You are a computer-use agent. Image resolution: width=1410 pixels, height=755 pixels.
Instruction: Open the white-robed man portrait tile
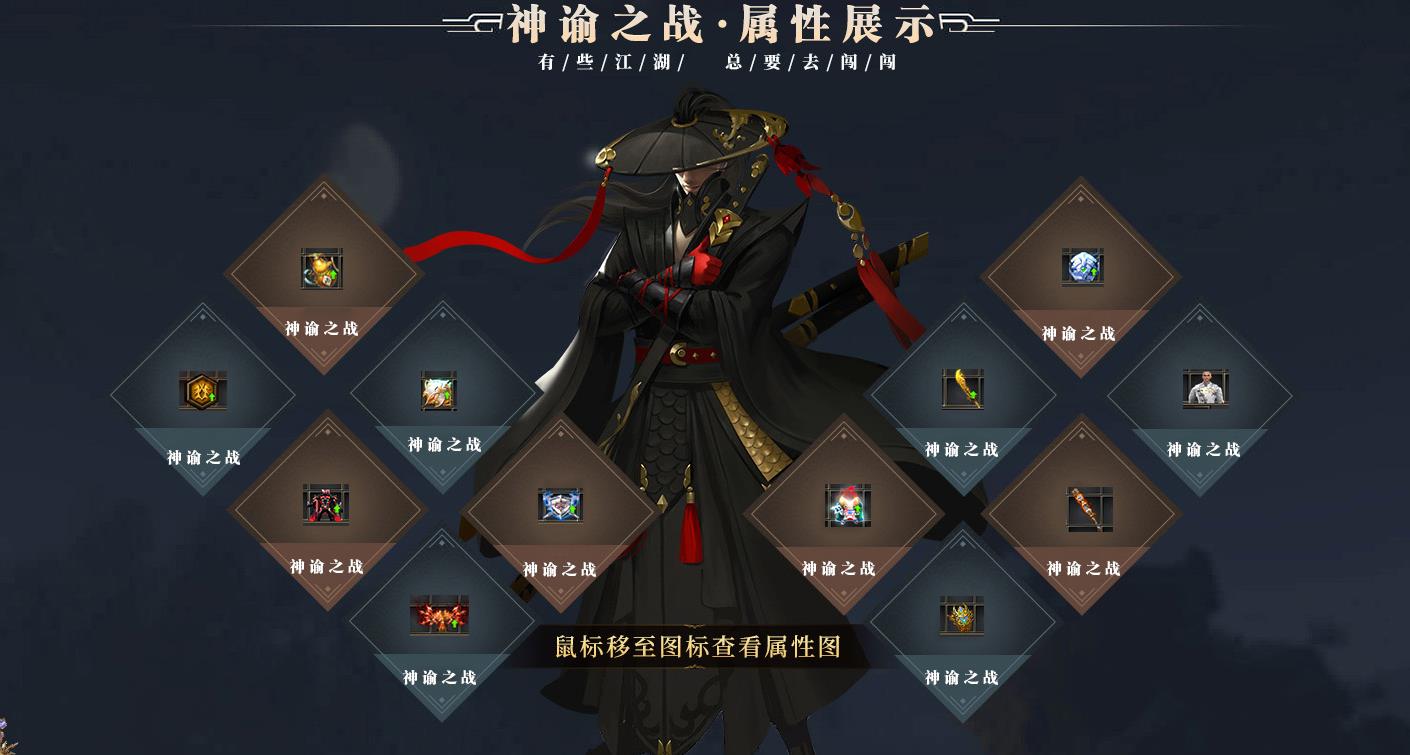point(1205,389)
